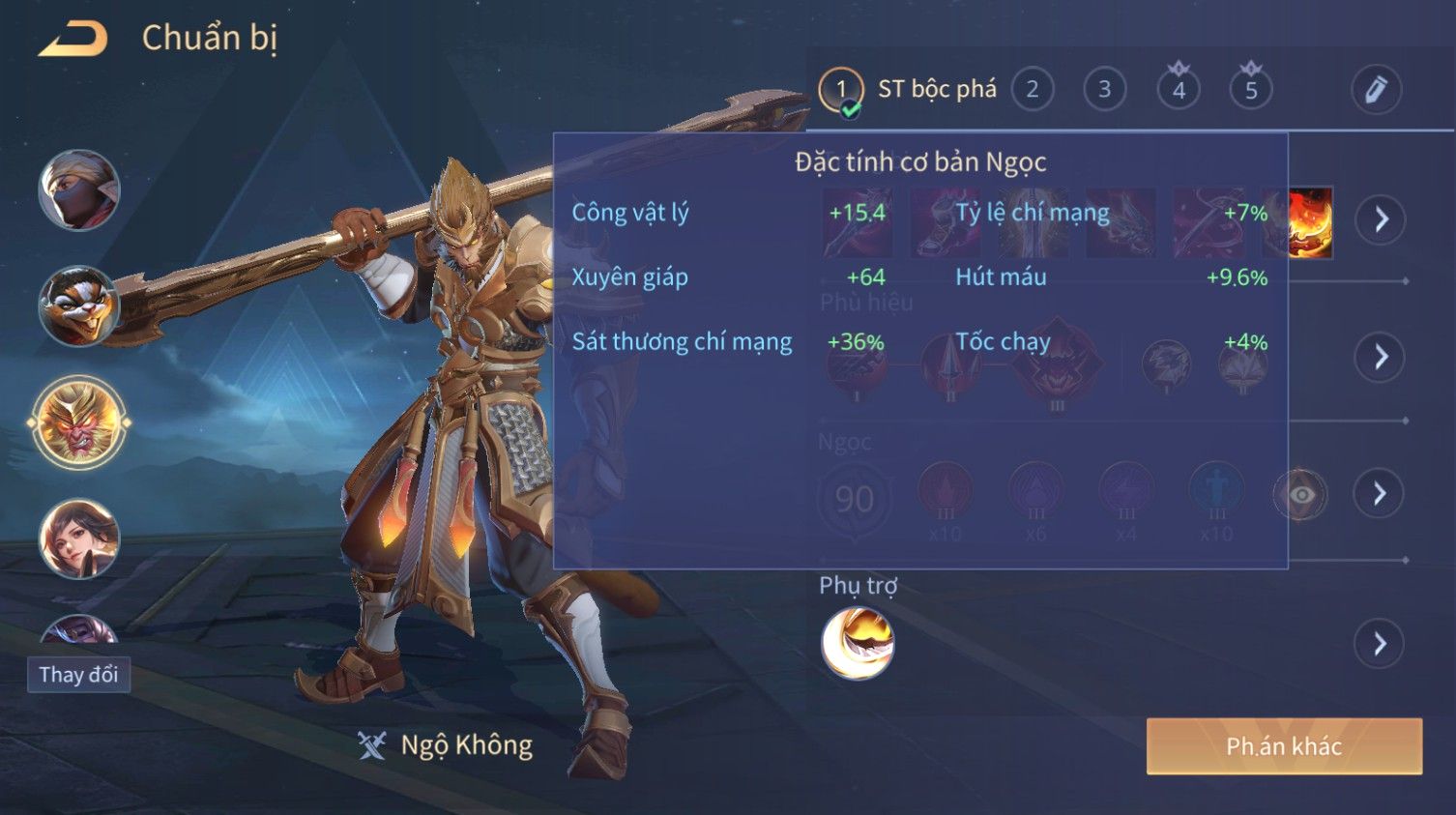Edit the preset name with pencil icon
This screenshot has width=1456, height=815.
coord(1375,90)
